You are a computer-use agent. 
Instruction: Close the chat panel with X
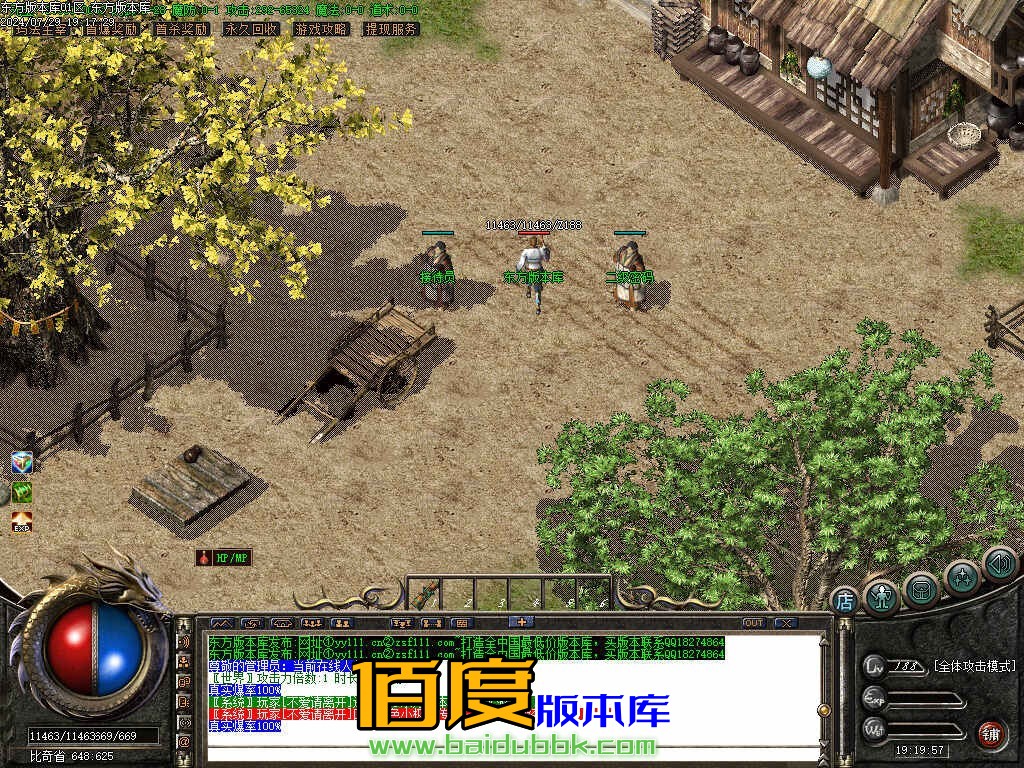click(x=786, y=623)
